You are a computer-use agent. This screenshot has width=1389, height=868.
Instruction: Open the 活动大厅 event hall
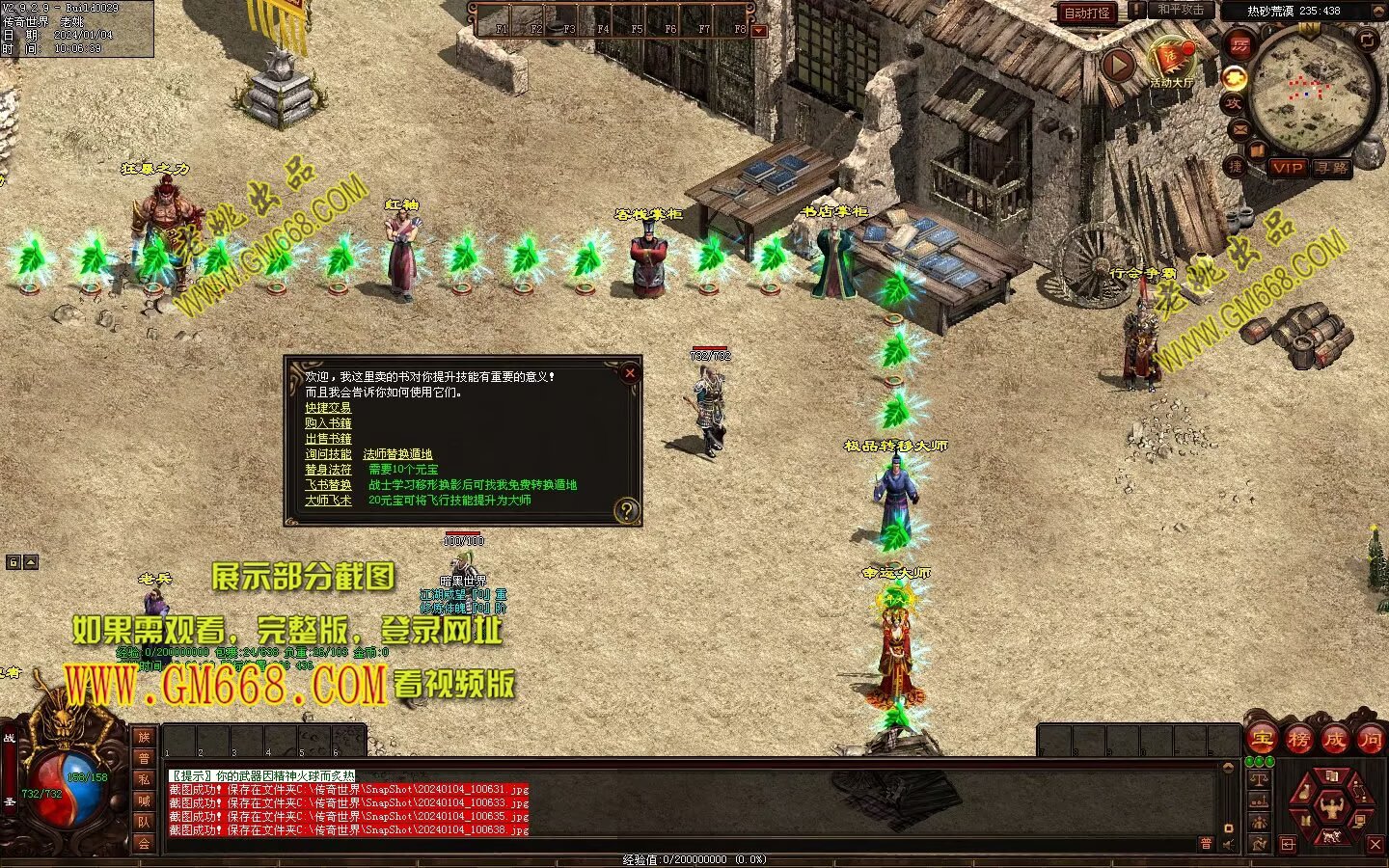point(1171,60)
